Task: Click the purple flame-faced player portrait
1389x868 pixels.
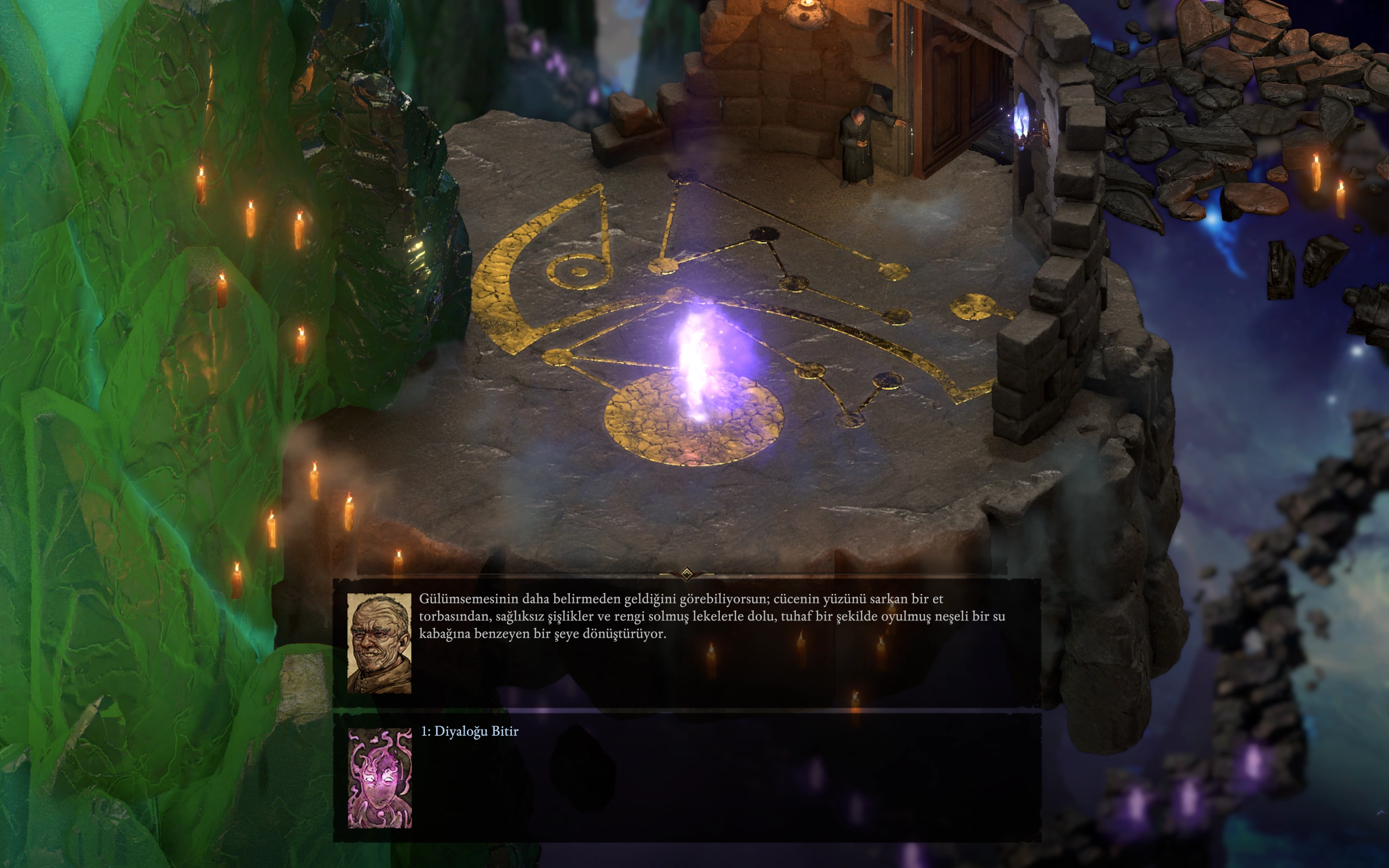Action: pos(379,778)
